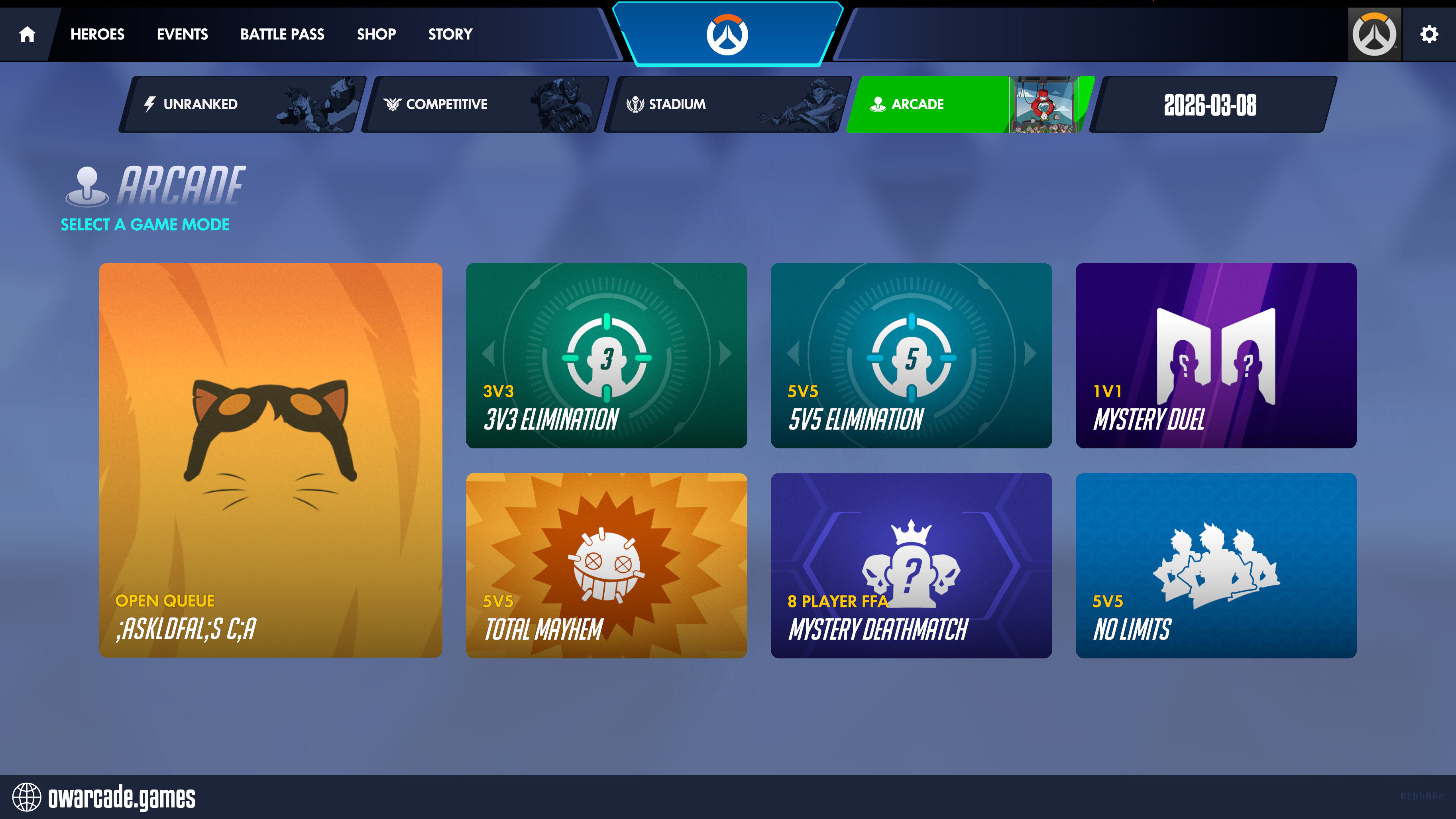
Task: Select the grey Overwatch profile icon
Action: point(1374,35)
